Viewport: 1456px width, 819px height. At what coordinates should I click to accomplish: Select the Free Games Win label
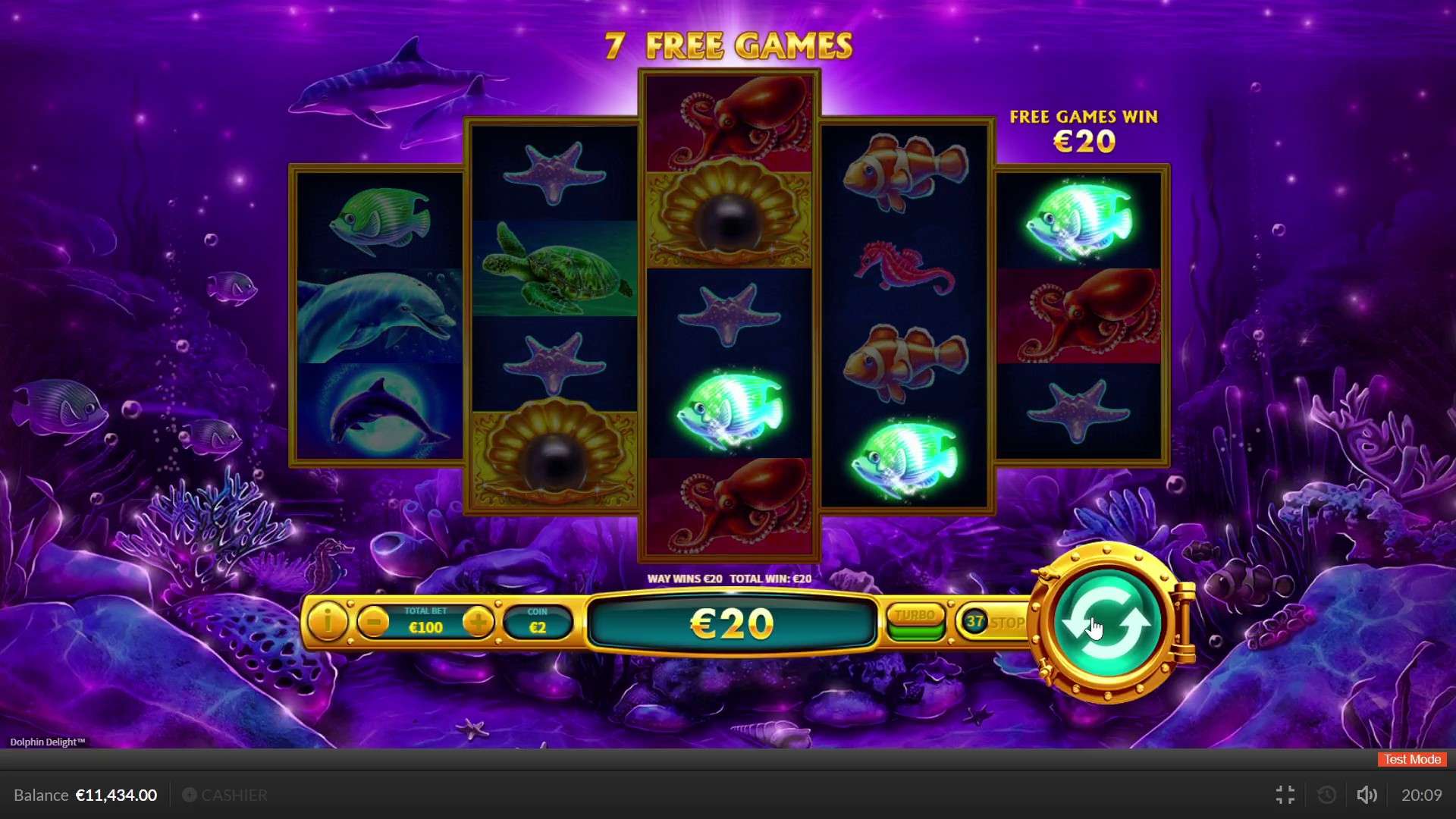1084,118
